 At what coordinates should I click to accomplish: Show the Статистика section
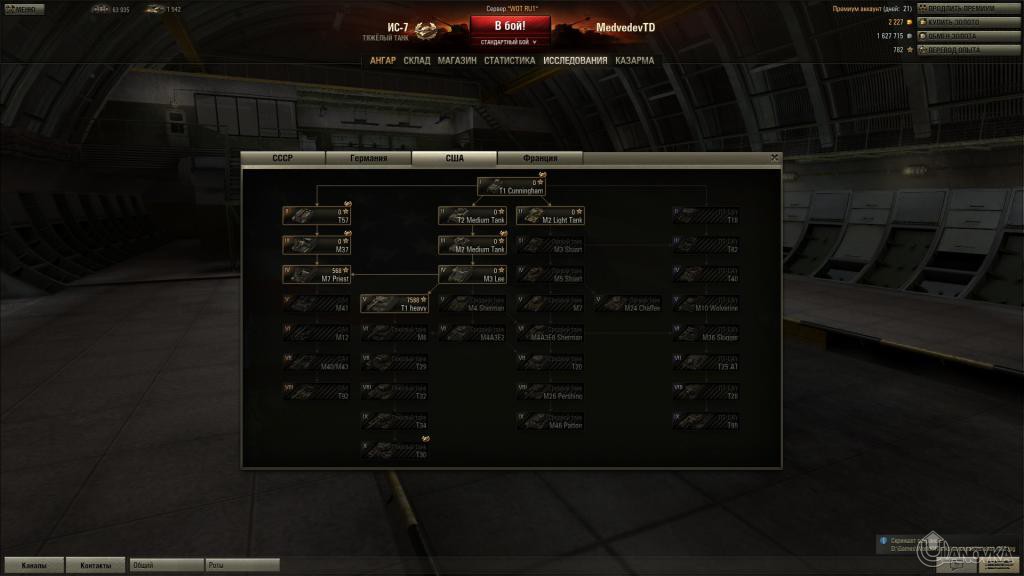pyautogui.click(x=509, y=60)
